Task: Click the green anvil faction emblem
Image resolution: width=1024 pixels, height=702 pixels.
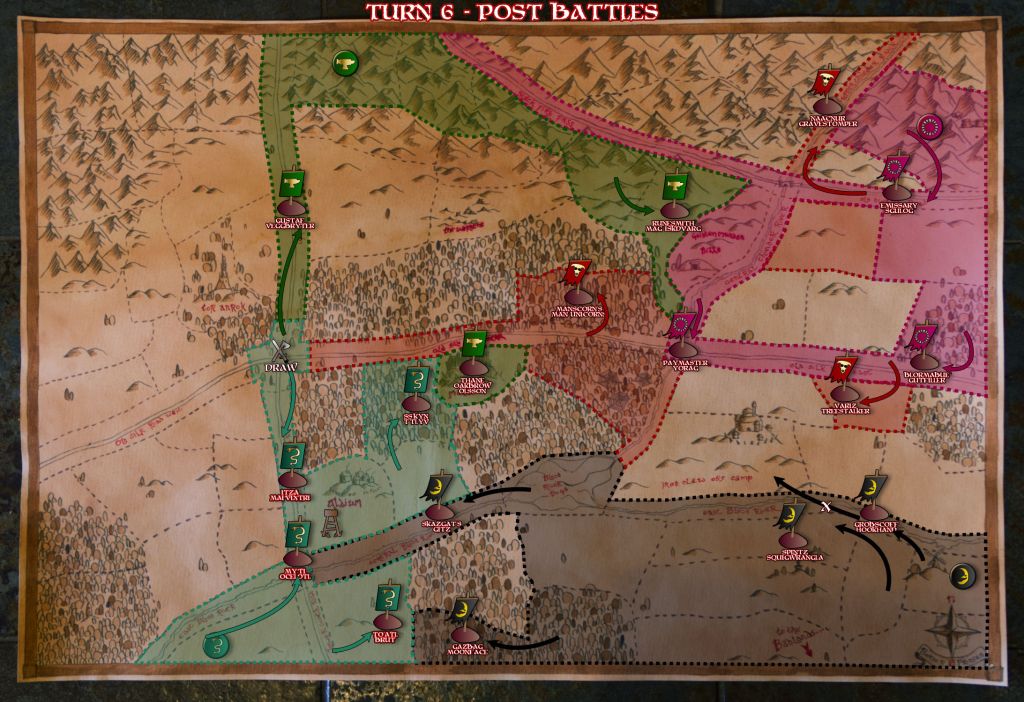Action: pyautogui.click(x=344, y=64)
